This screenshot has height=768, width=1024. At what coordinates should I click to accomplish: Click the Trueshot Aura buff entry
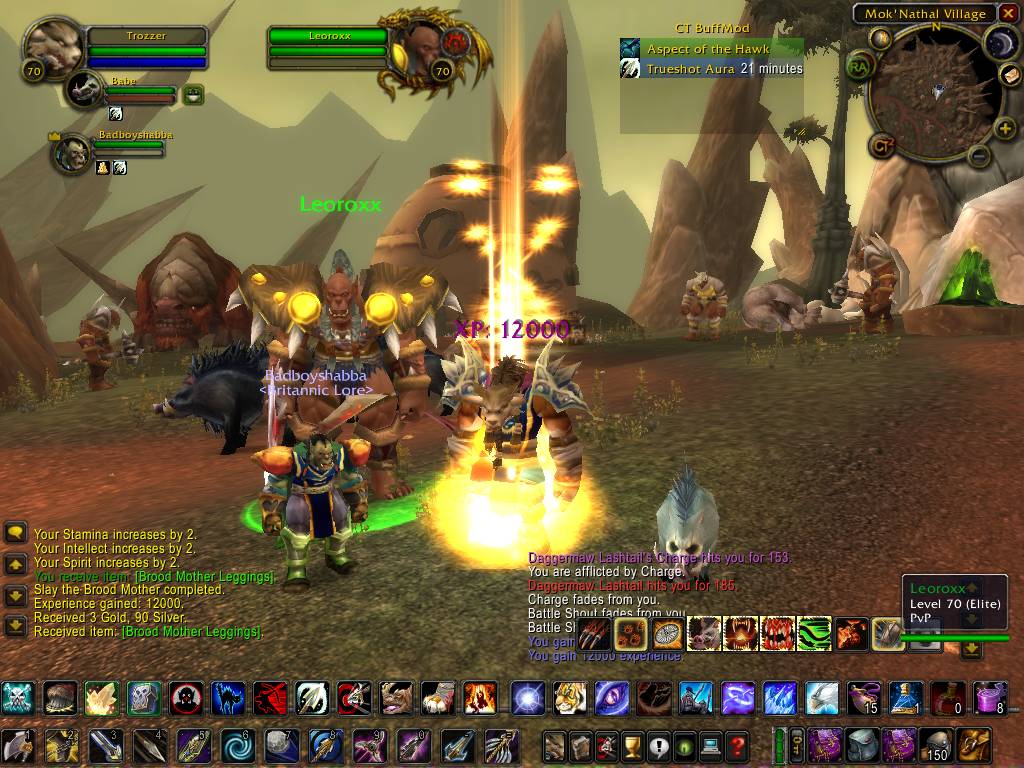[x=711, y=69]
